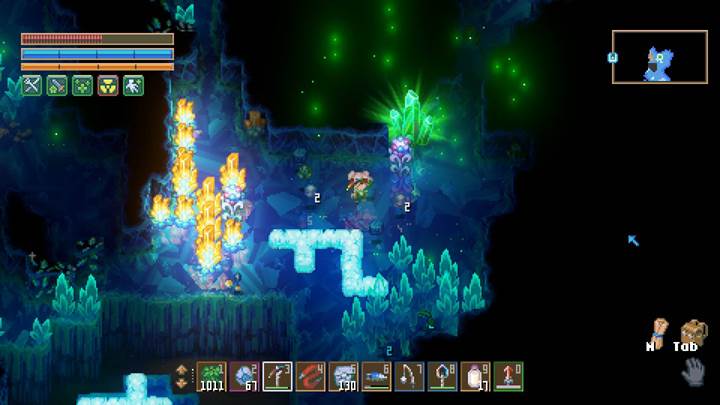Inspect the yellow radiation status icon
720x405 pixels.
[108, 86]
